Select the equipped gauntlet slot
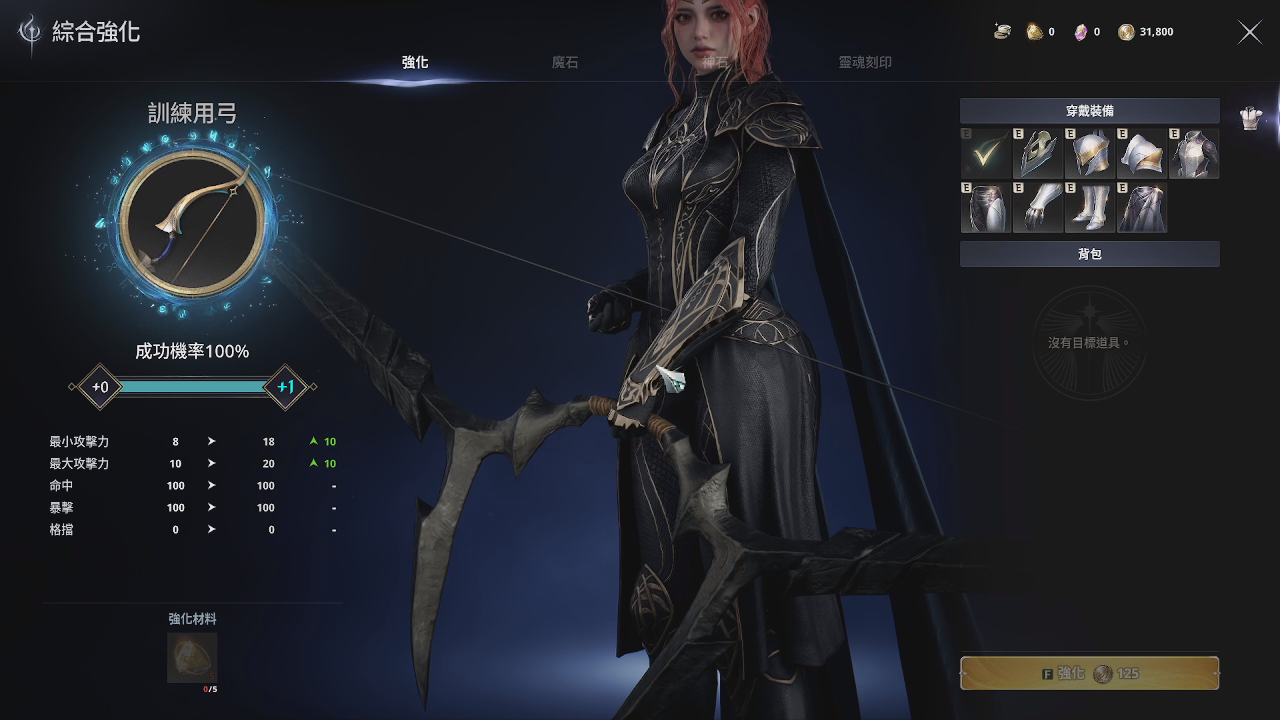 (x=1037, y=207)
